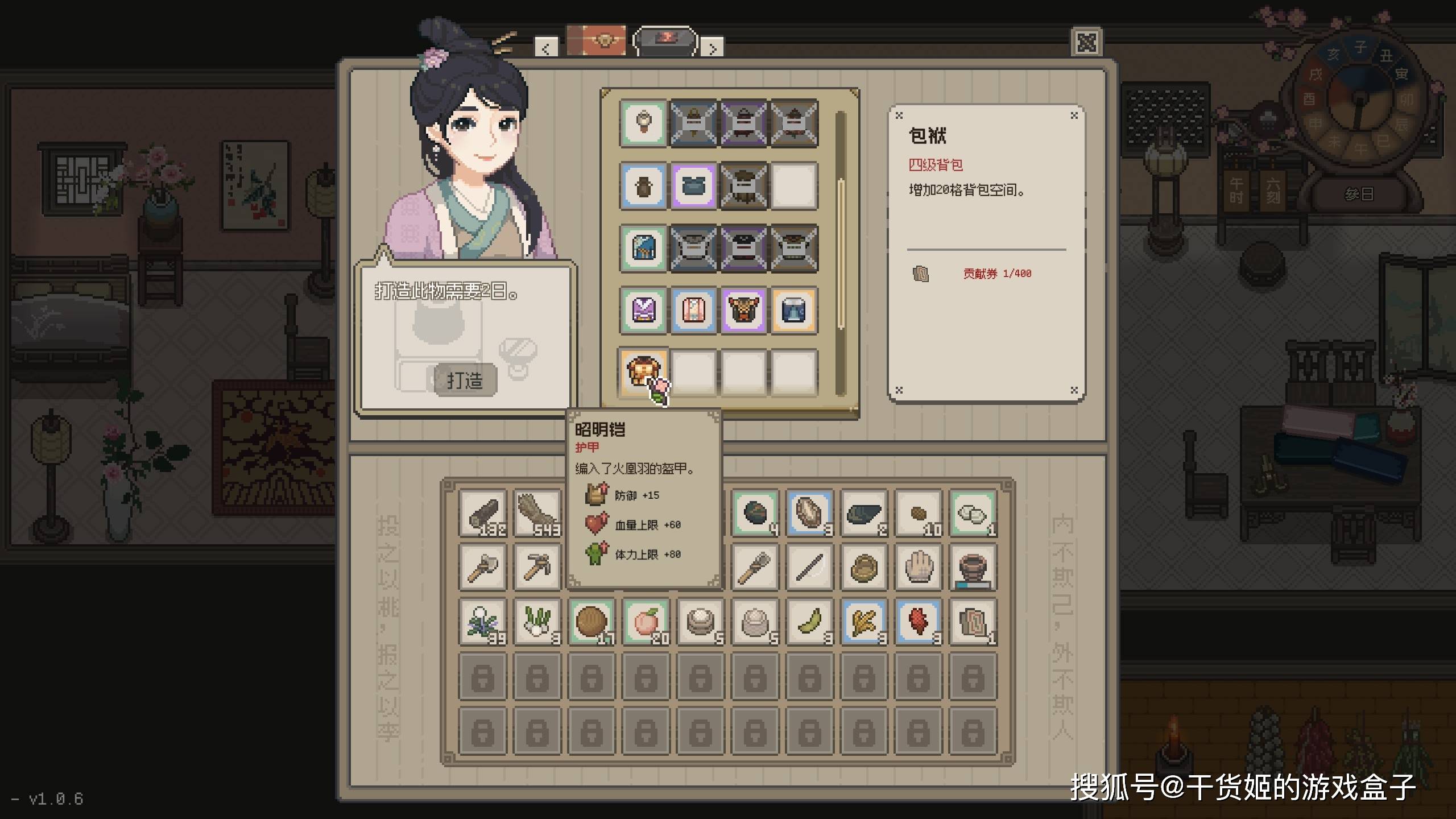Select the blue sash robe recipe

click(643, 248)
